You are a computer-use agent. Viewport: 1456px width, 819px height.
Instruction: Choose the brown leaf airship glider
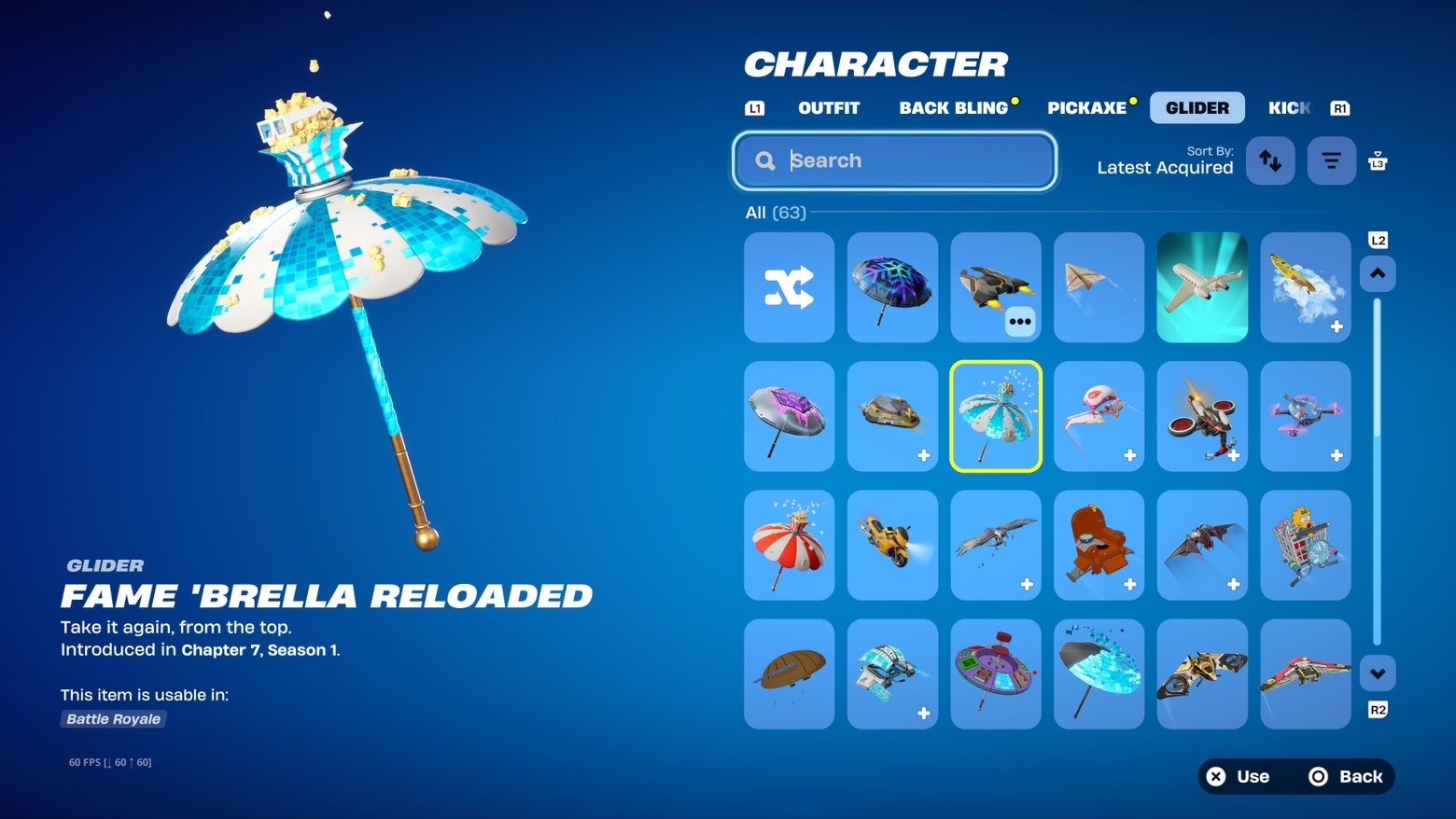(x=789, y=673)
